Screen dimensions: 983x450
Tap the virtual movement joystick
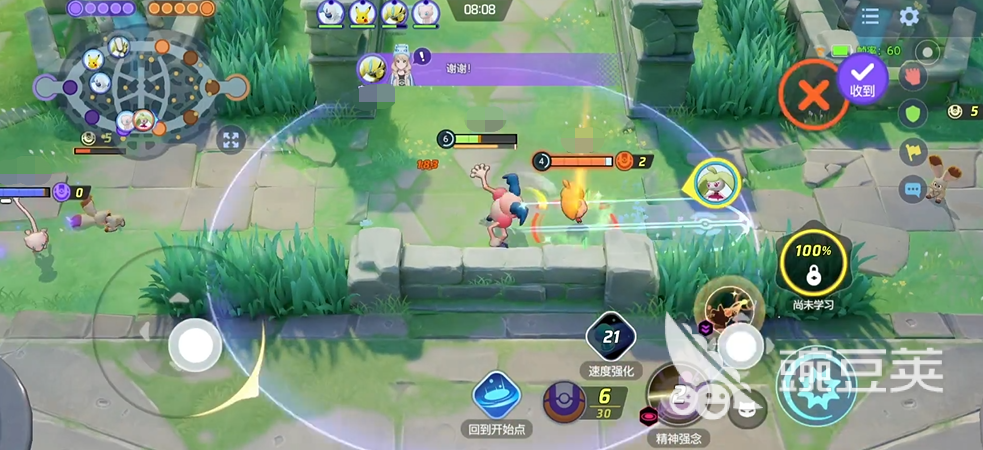[x=194, y=347]
